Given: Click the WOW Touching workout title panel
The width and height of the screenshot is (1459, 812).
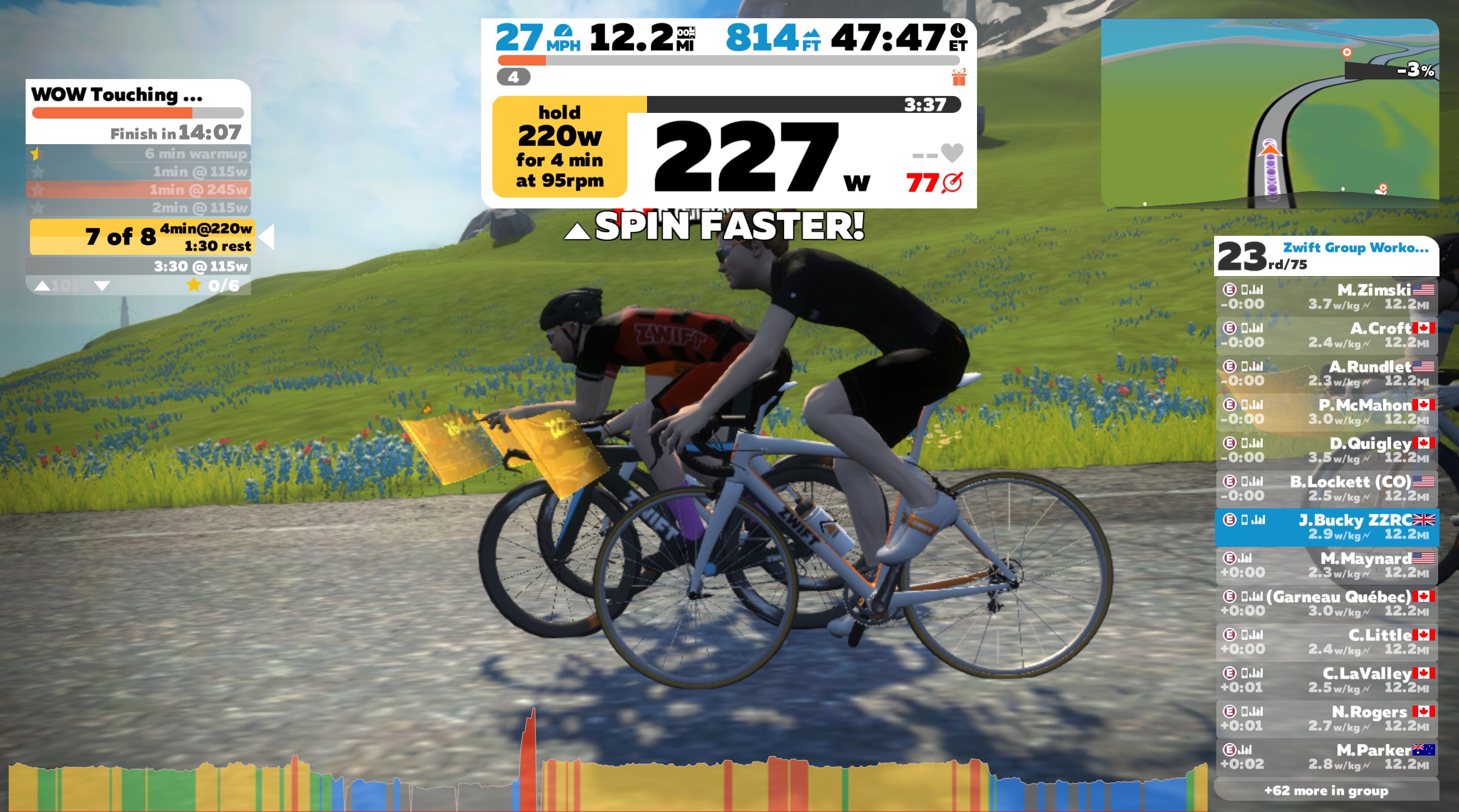Looking at the screenshot, I should coord(138,111).
